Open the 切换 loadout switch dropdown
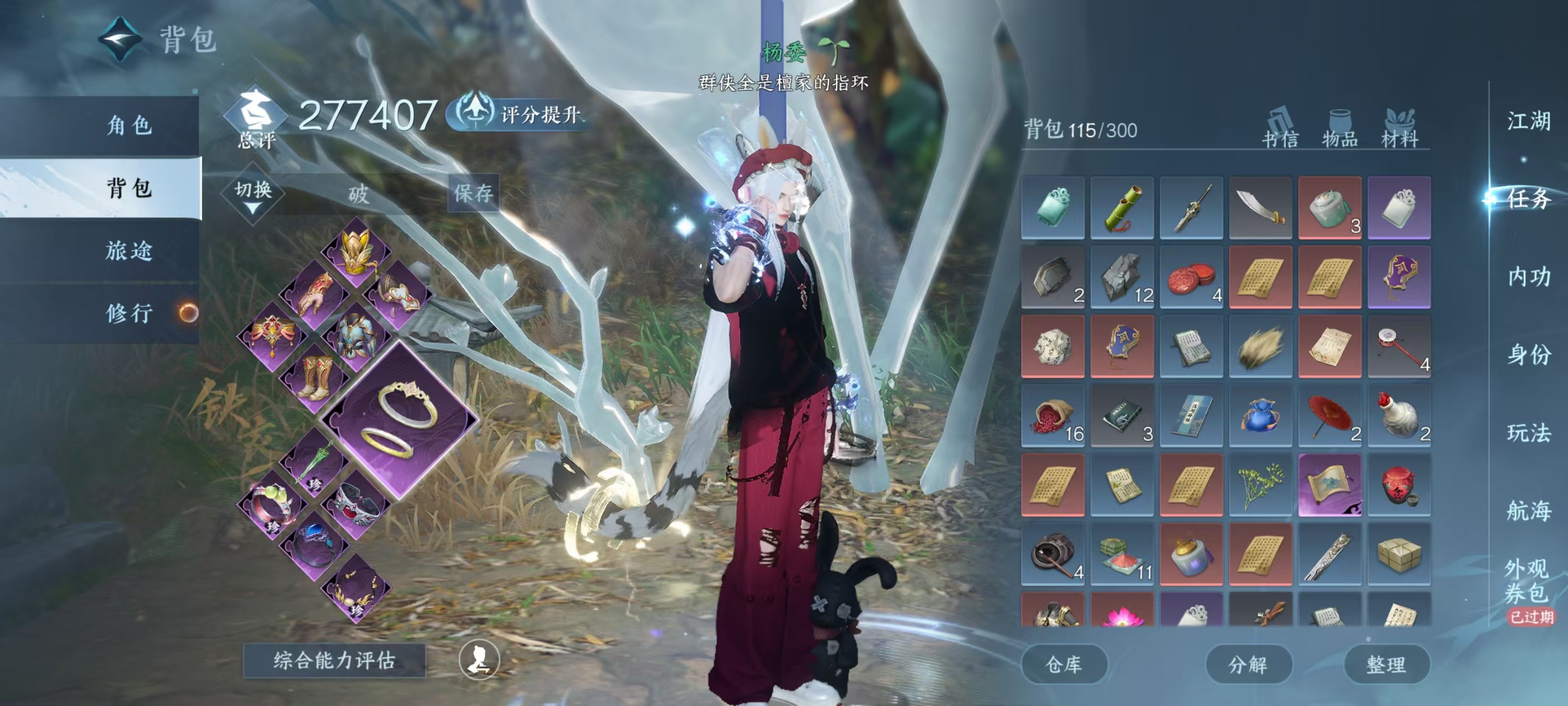The image size is (1568, 706). 253,195
